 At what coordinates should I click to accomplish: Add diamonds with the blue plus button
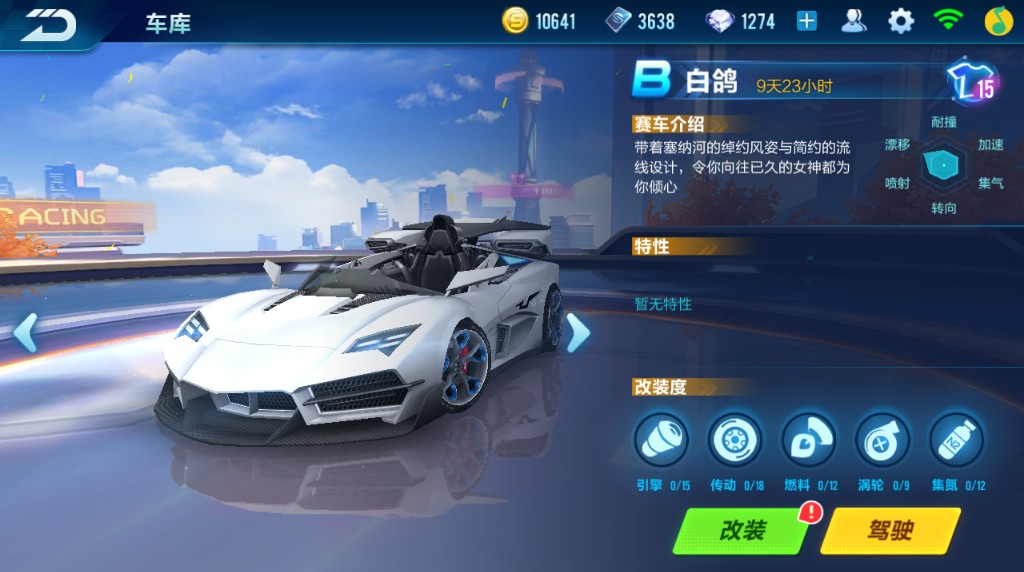click(x=806, y=21)
